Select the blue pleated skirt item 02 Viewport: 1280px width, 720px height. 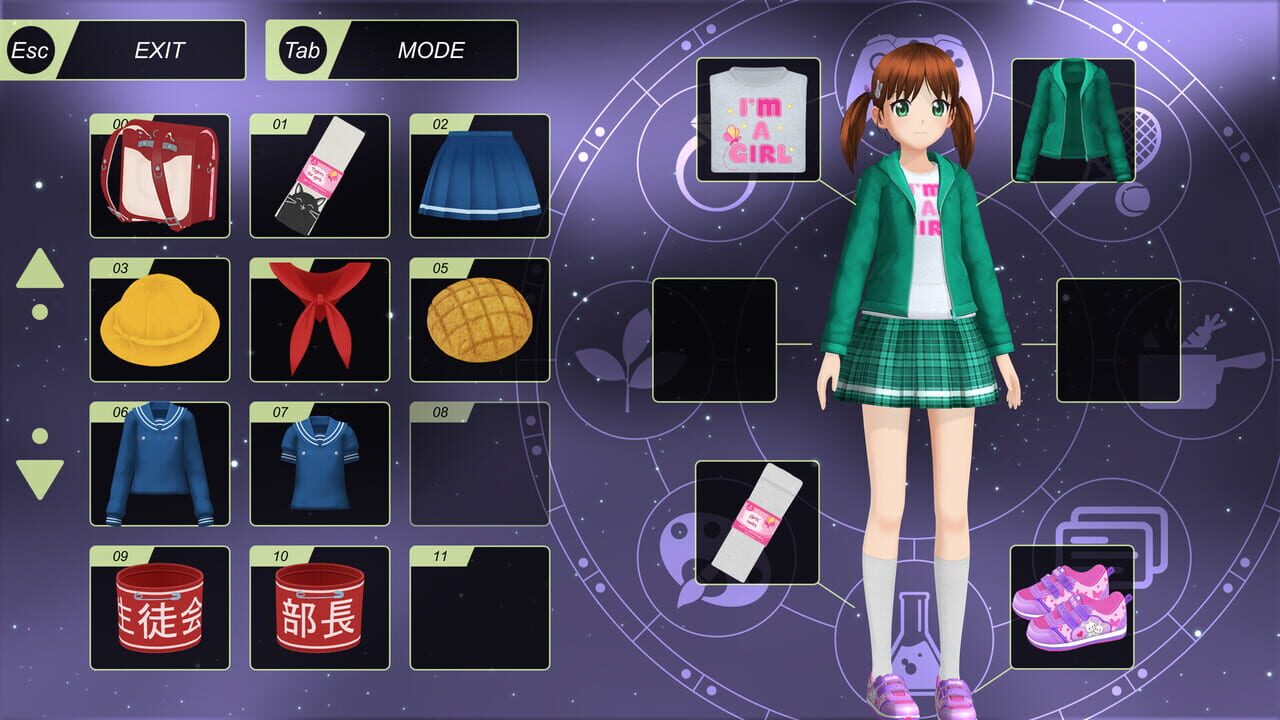(479, 175)
